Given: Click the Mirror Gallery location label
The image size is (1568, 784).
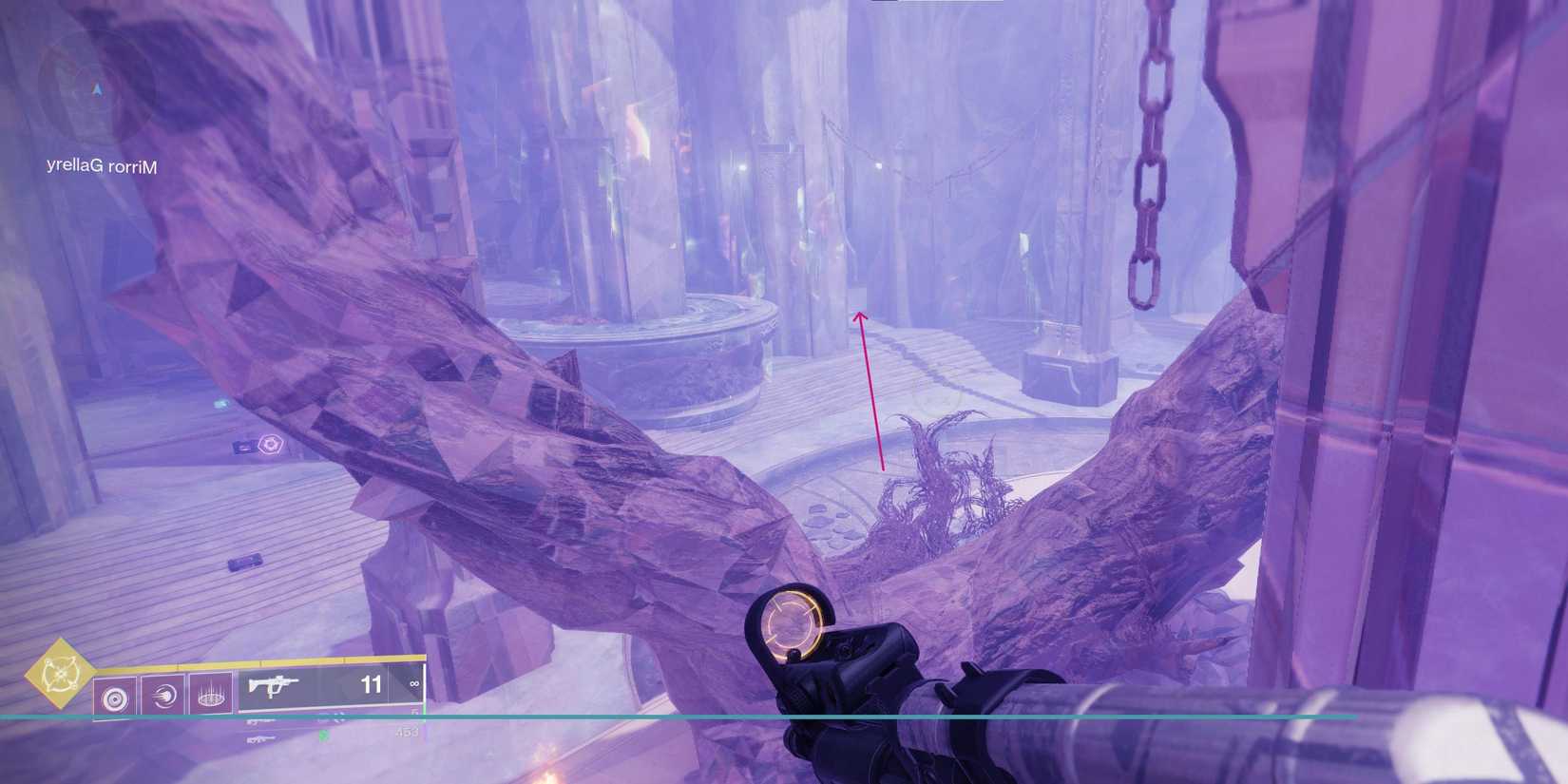Looking at the screenshot, I should tap(101, 165).
